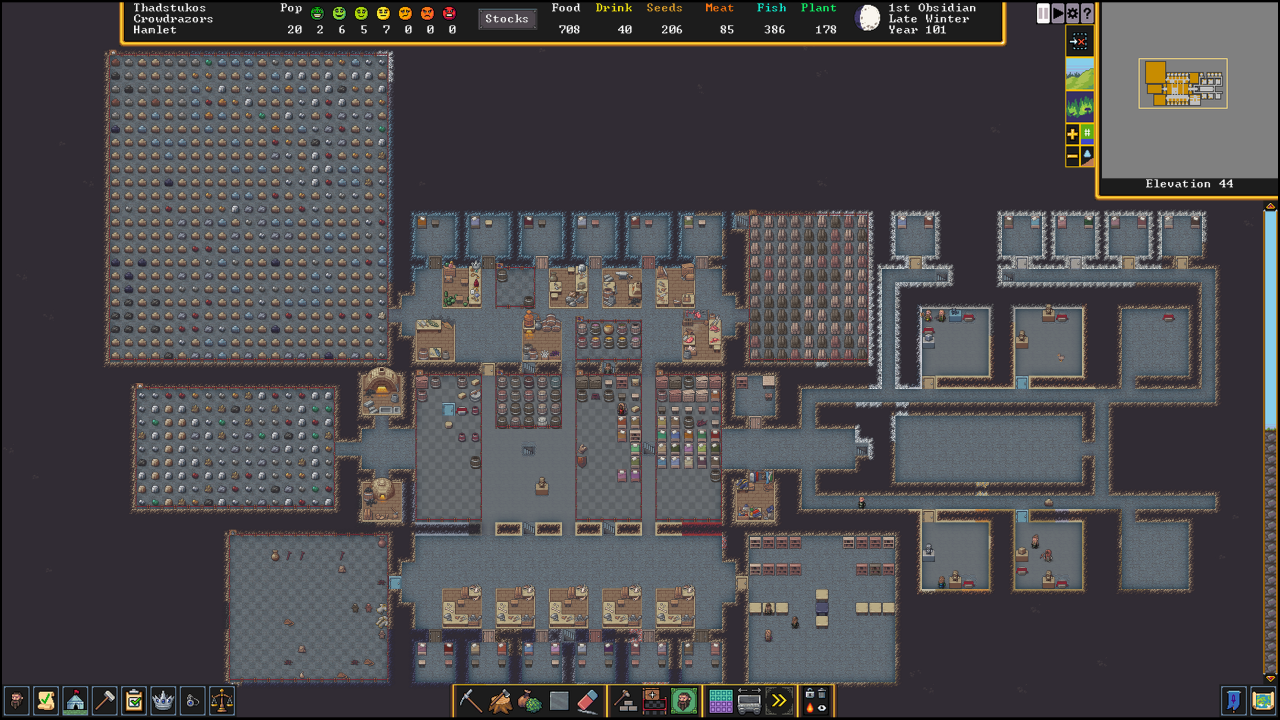
Task: Open the zone painting menu
Action: pyautogui.click(x=721, y=700)
